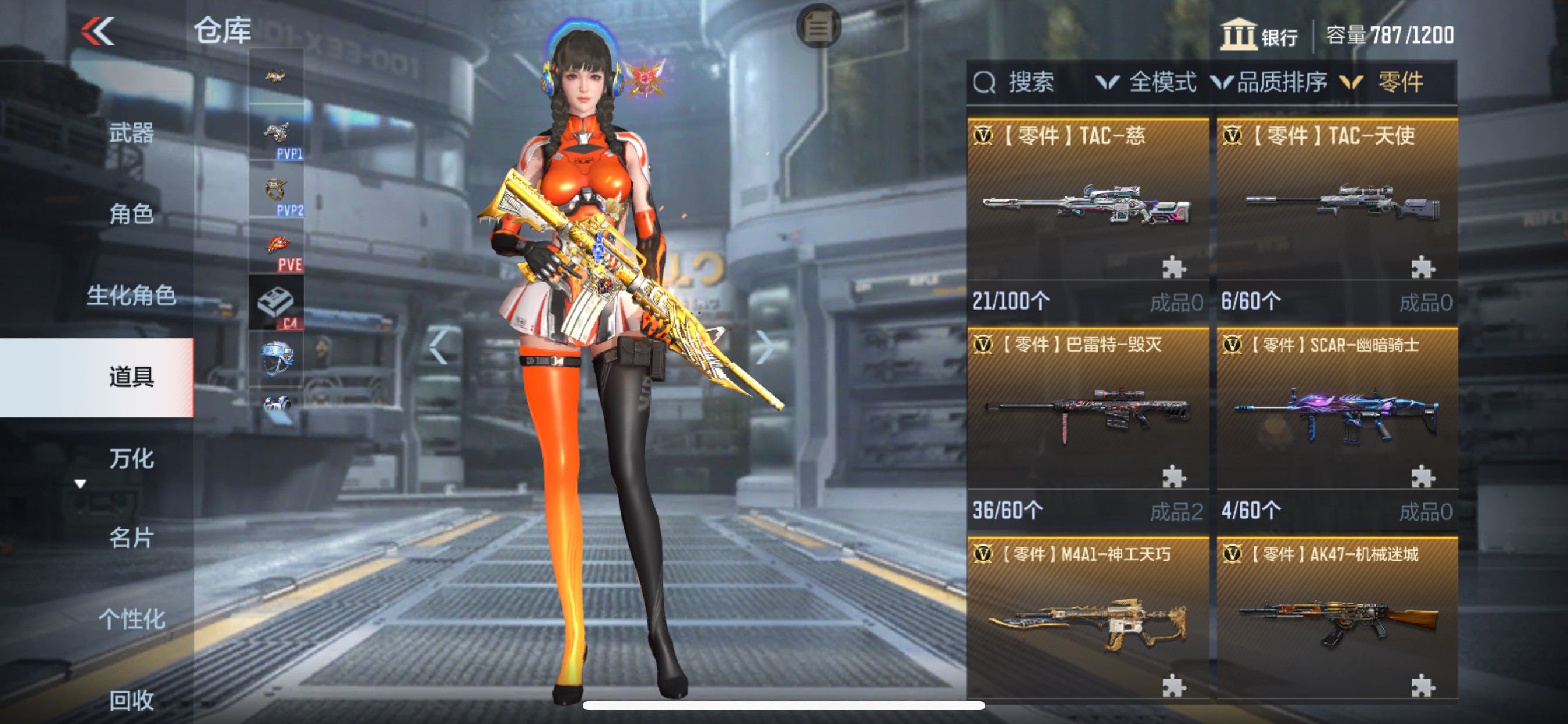Open the 回收 recycle section
1568x724 pixels.
131,700
